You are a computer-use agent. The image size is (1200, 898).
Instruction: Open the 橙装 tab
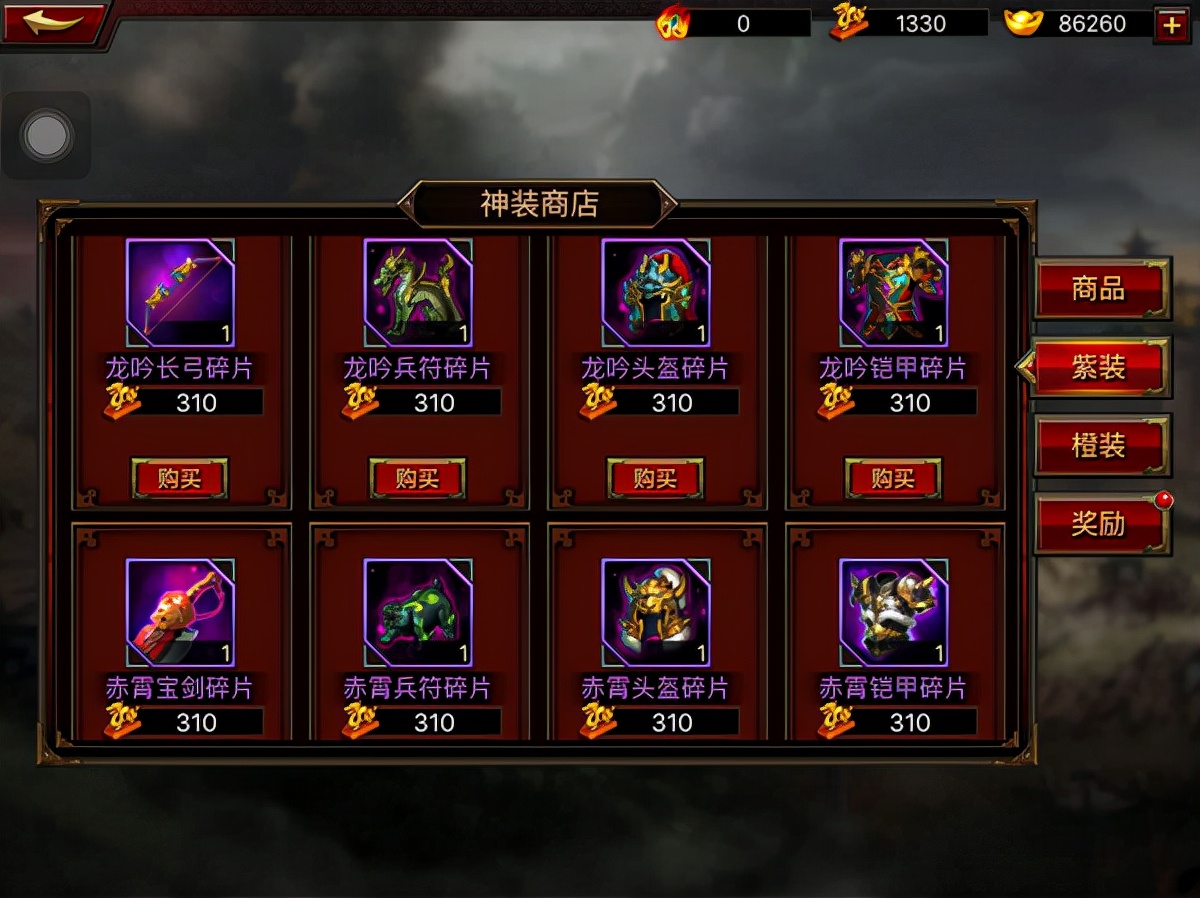point(1100,445)
